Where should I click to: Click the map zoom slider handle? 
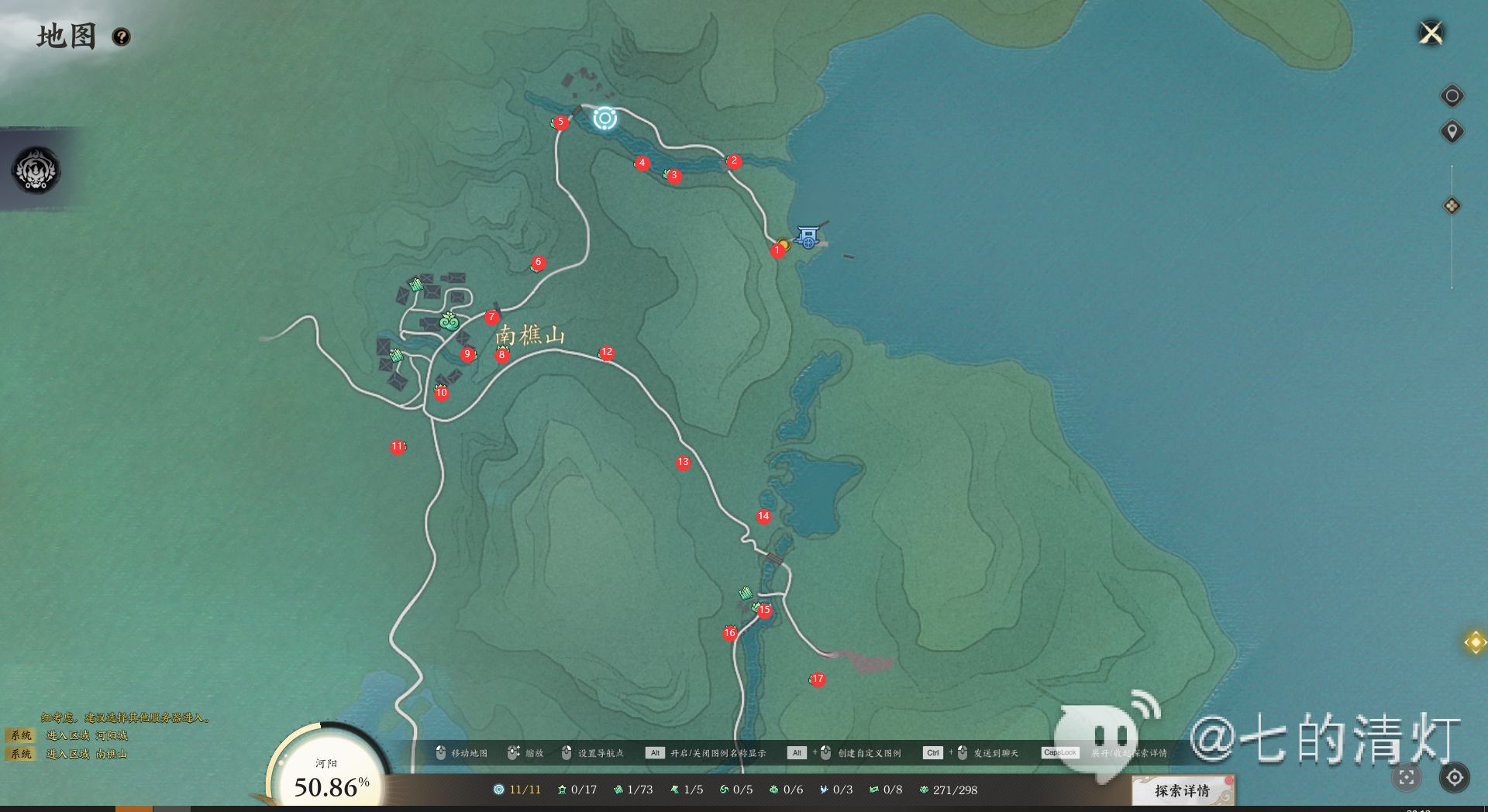tap(1452, 206)
